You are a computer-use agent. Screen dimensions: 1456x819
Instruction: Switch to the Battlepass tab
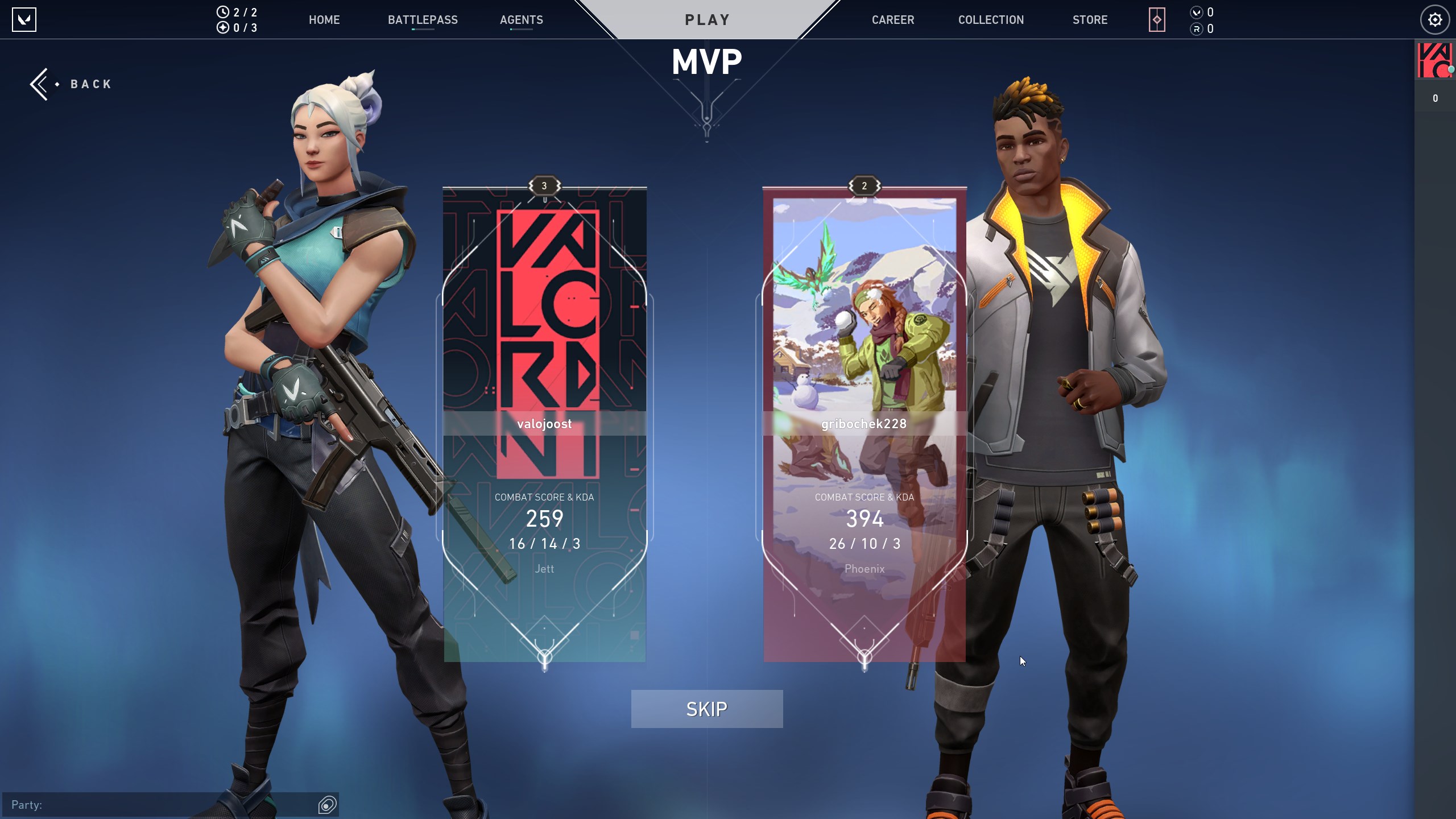423,20
